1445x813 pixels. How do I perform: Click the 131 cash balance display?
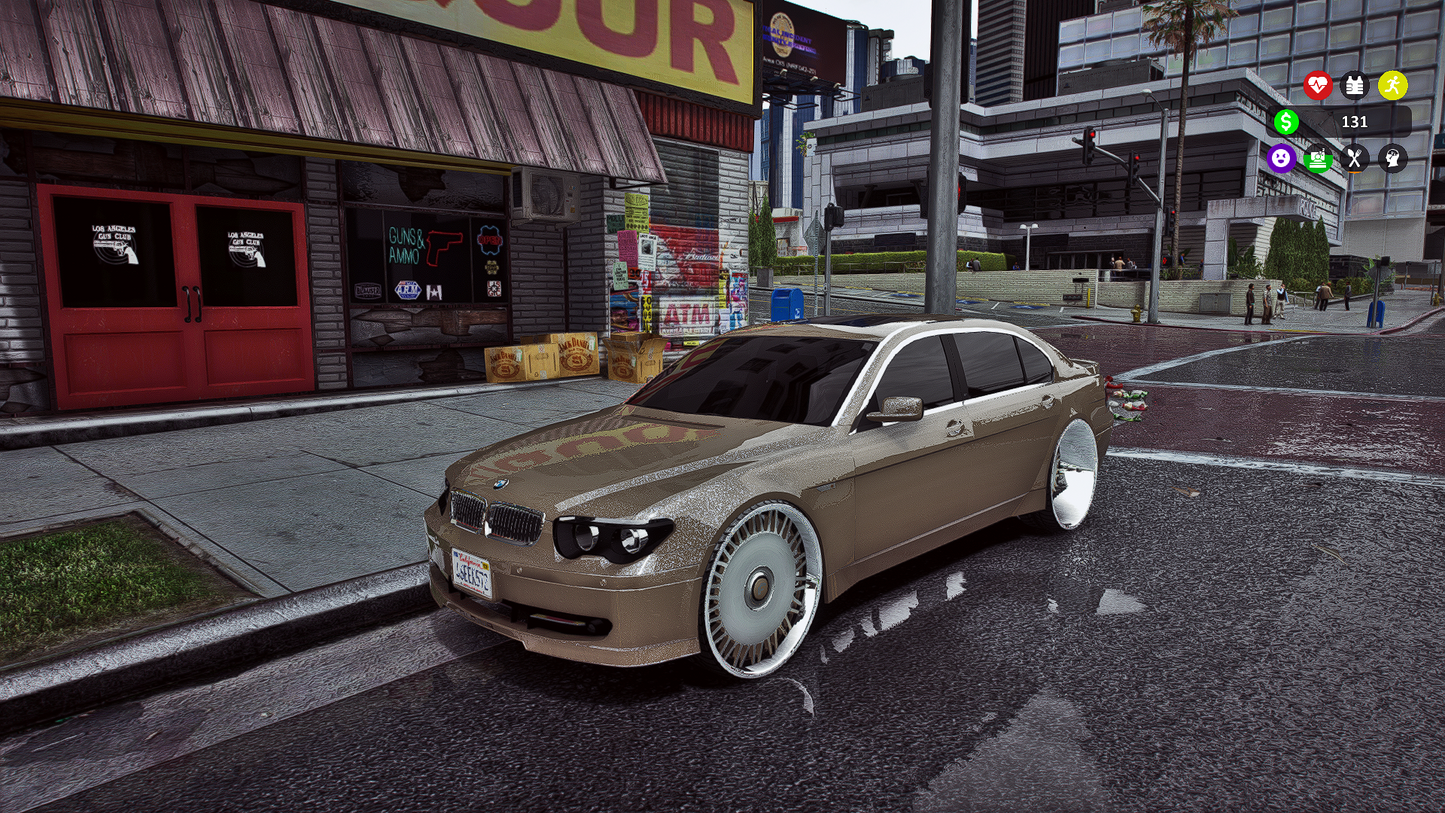1355,121
